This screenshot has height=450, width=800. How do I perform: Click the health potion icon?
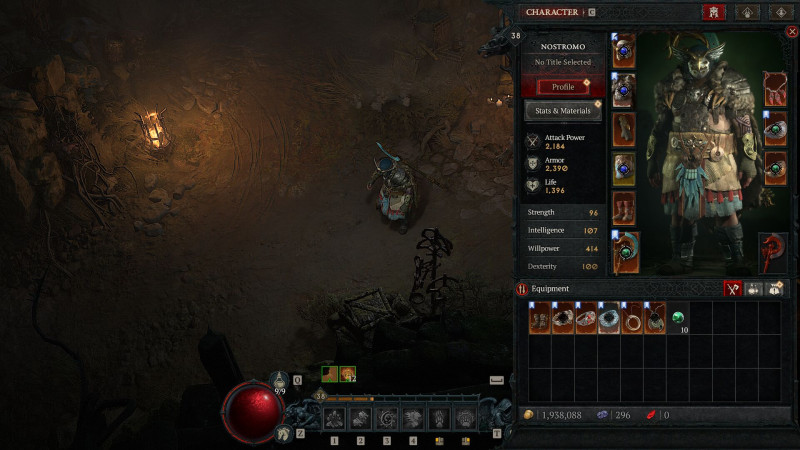click(x=281, y=380)
